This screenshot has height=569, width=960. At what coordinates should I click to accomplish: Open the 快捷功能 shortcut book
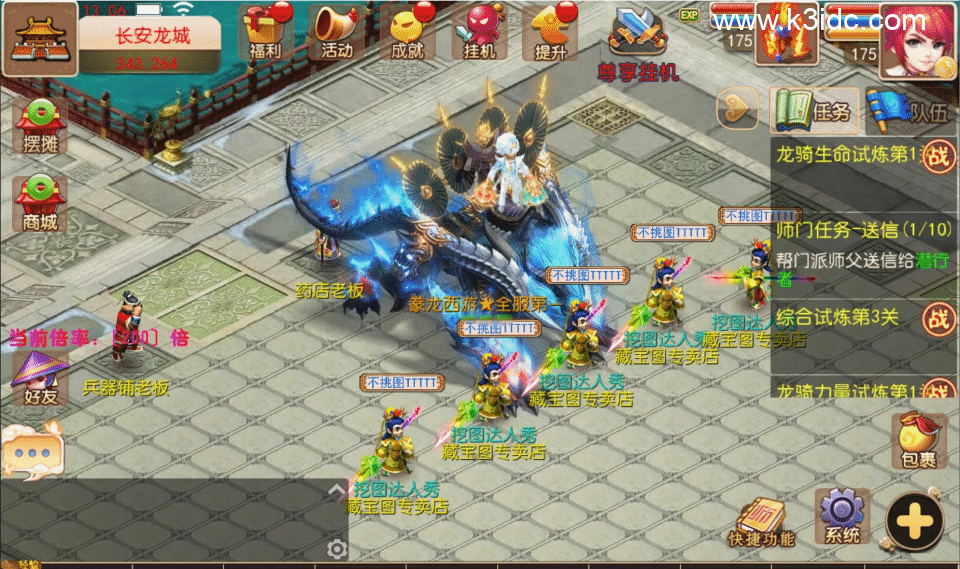click(762, 520)
